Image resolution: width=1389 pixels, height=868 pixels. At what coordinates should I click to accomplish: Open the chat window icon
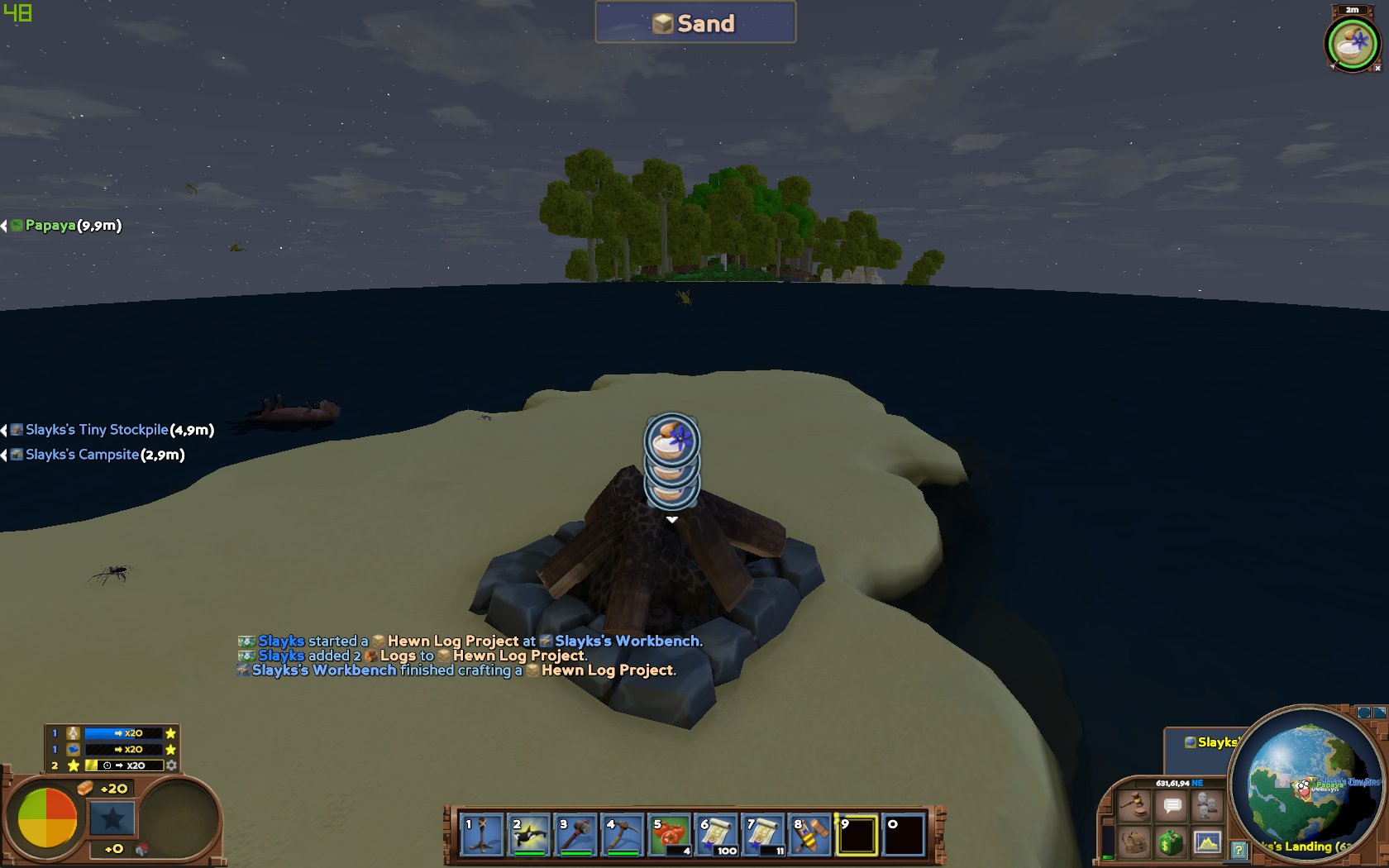pyautogui.click(x=1171, y=804)
